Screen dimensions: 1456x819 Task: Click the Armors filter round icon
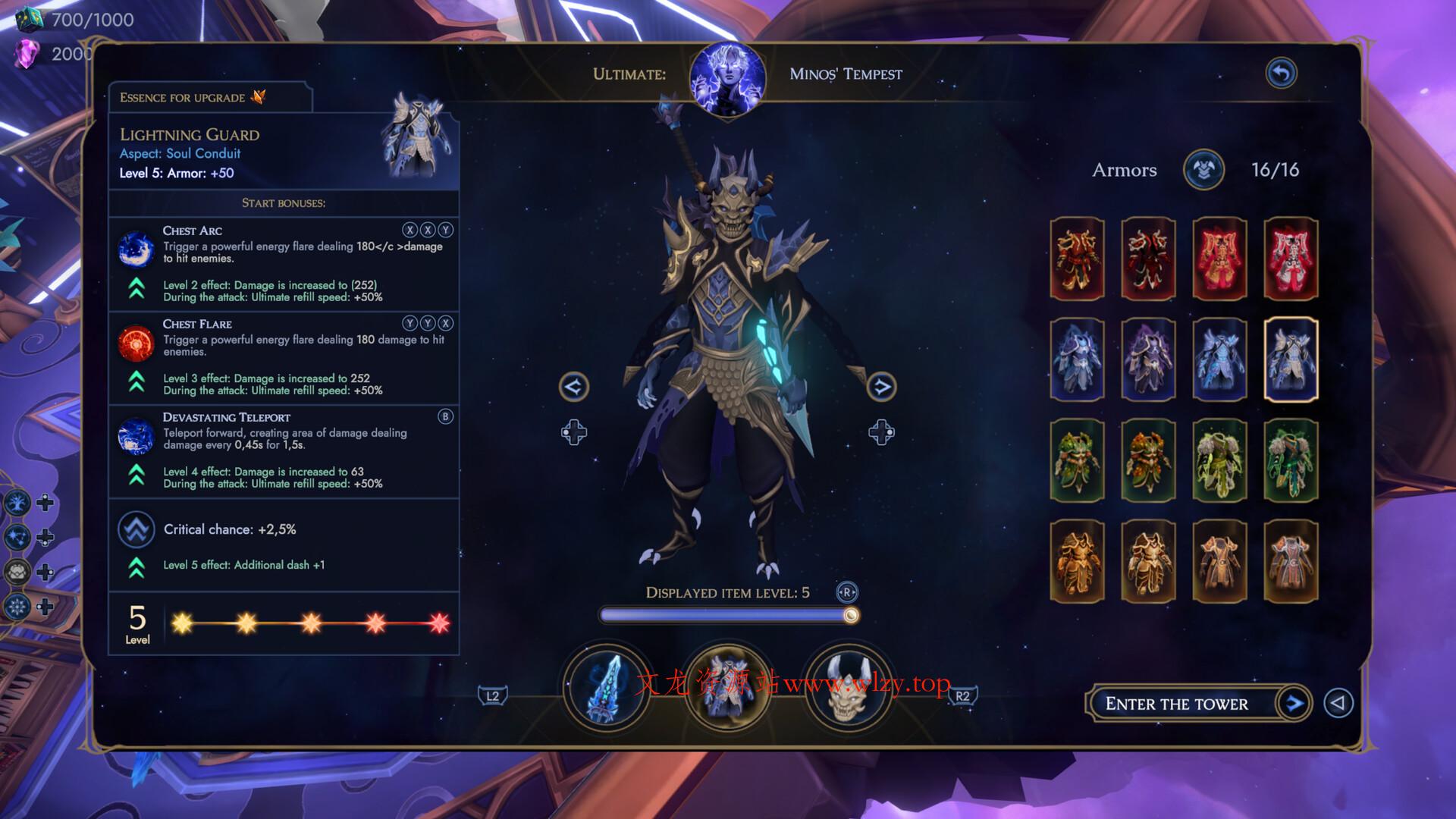point(1203,170)
